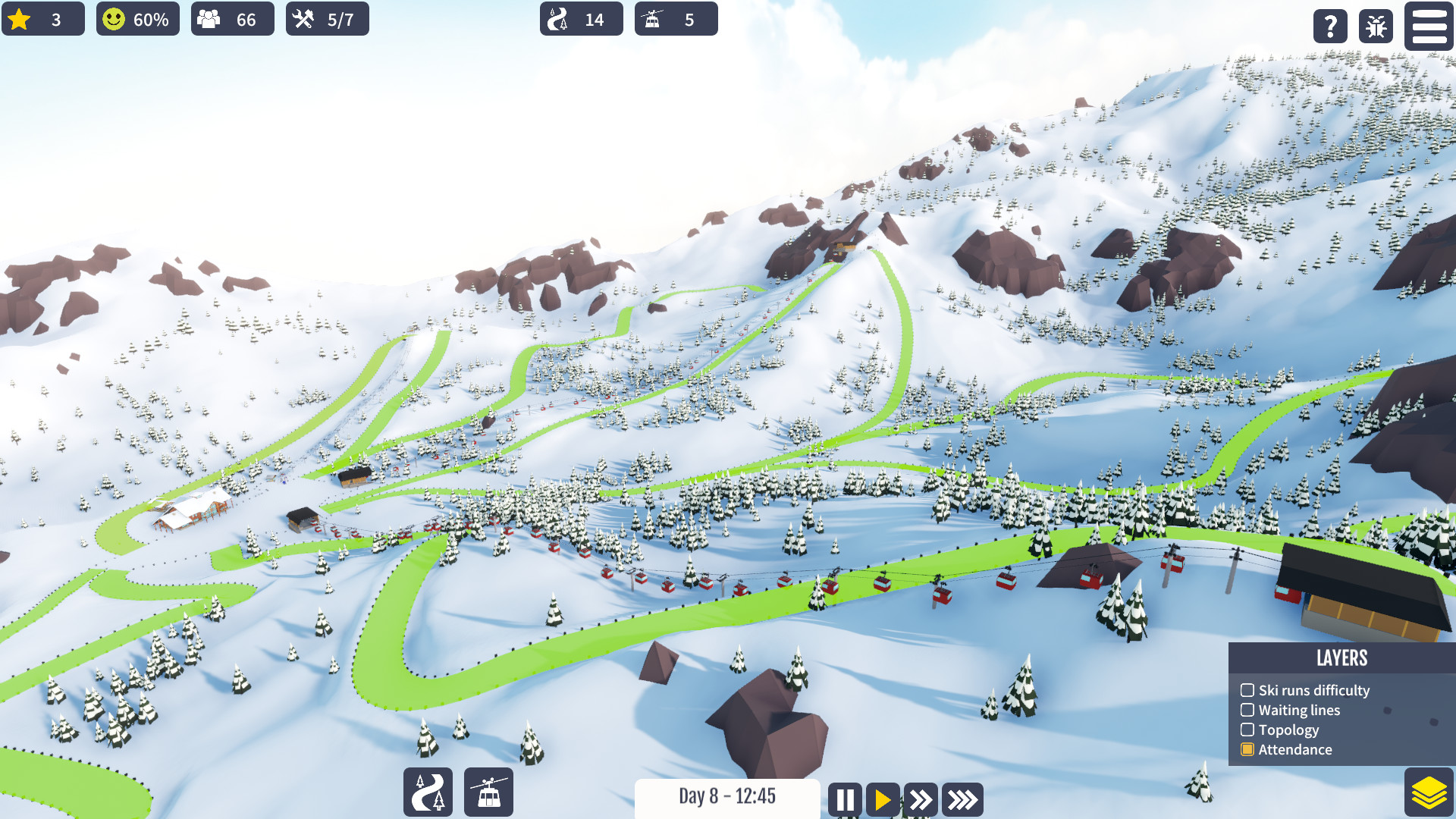Select triple-speed fast forward
Image resolution: width=1456 pixels, height=819 pixels.
(x=962, y=799)
